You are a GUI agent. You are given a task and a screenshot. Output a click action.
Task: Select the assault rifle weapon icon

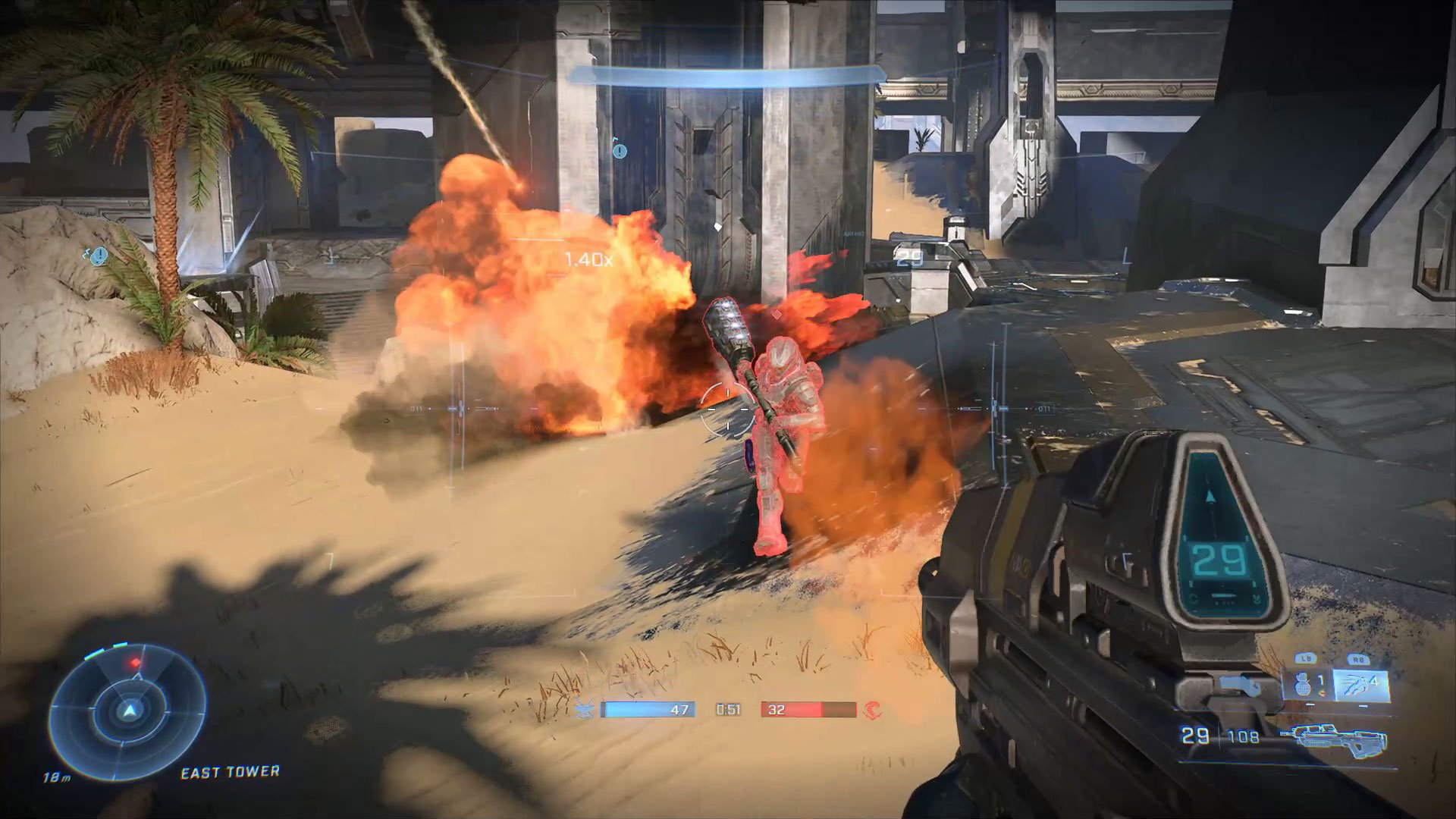(x=1333, y=739)
